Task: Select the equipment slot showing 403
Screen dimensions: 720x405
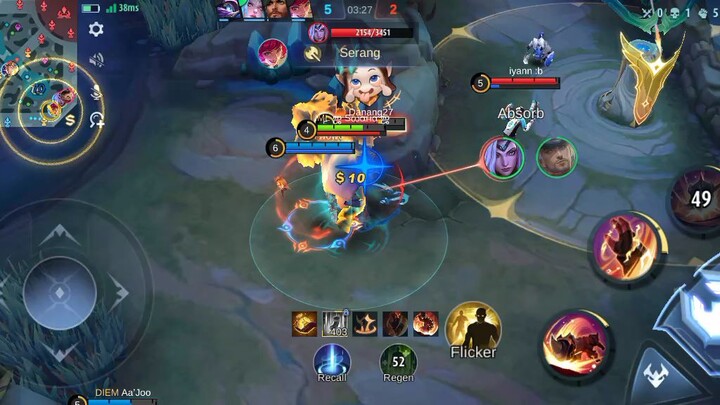Action: 334,324
